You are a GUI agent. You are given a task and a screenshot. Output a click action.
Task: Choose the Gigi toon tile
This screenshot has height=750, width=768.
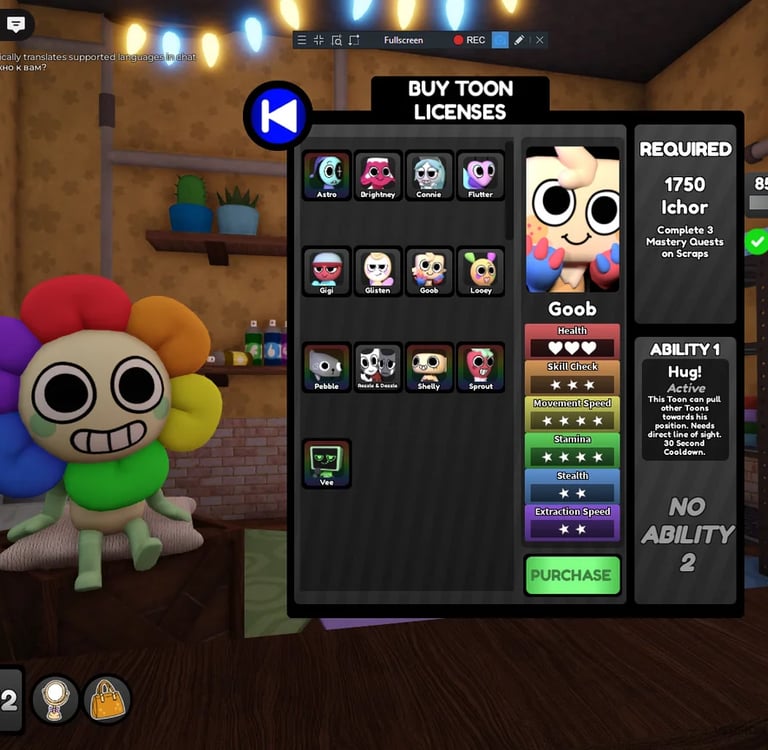click(x=327, y=271)
